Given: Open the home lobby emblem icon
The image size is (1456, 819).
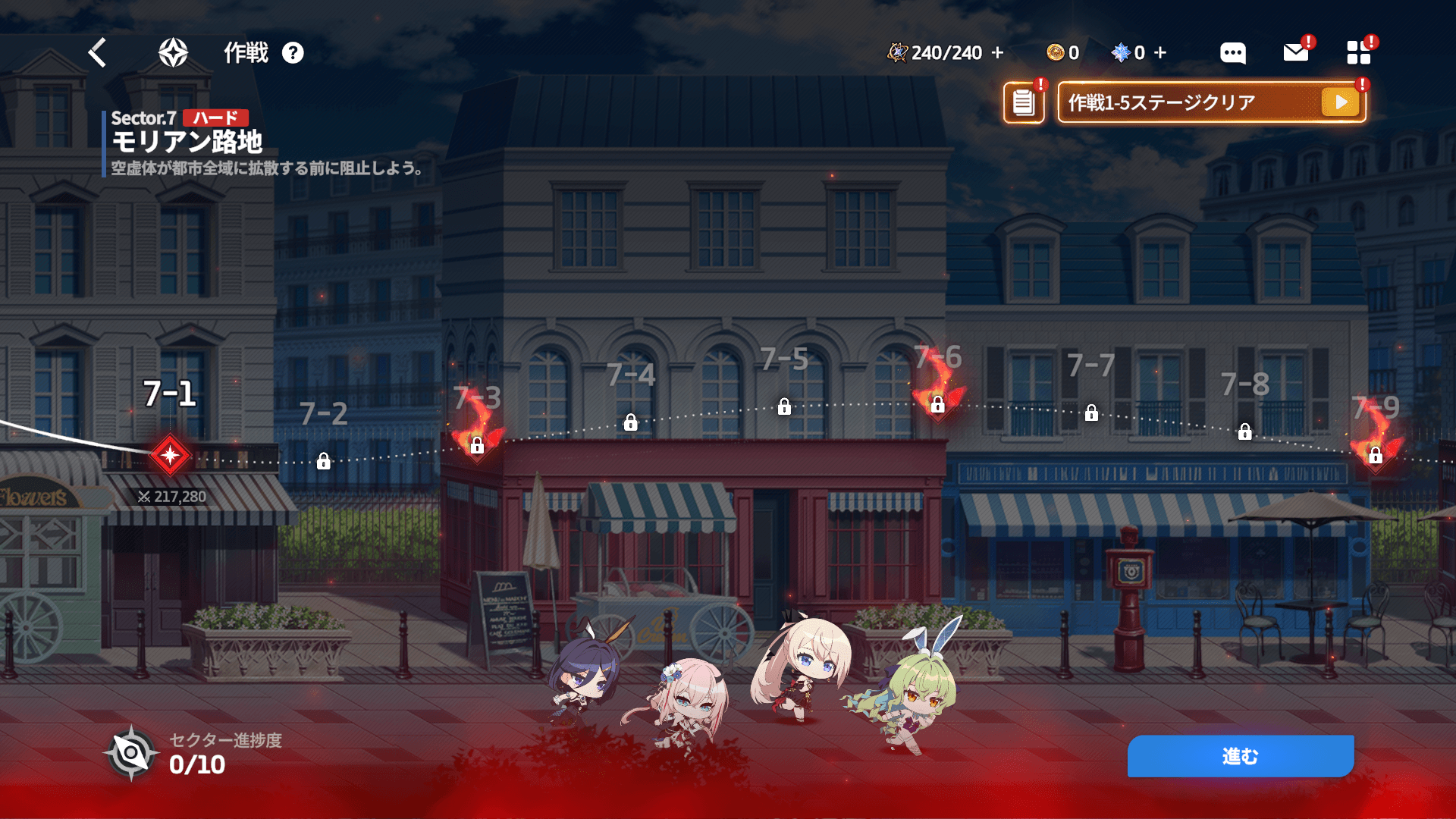Looking at the screenshot, I should (x=173, y=53).
